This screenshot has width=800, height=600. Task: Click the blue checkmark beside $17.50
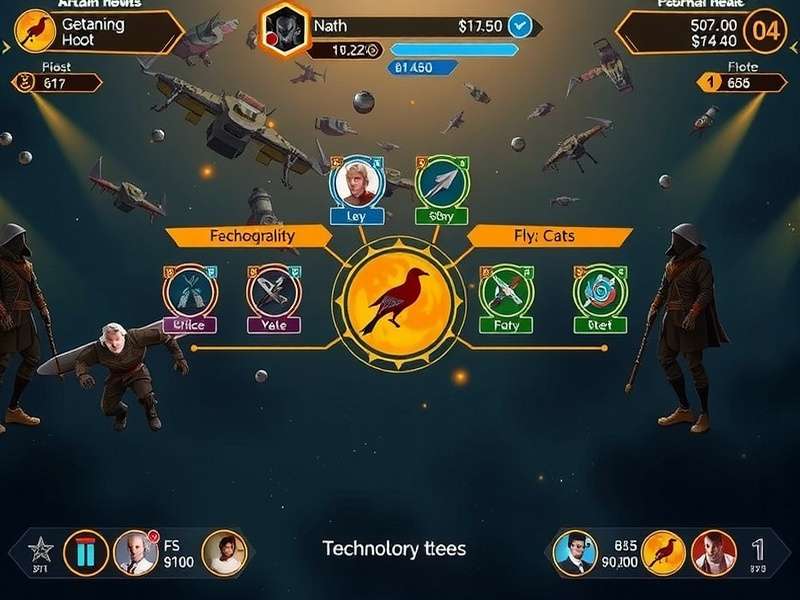(520, 25)
